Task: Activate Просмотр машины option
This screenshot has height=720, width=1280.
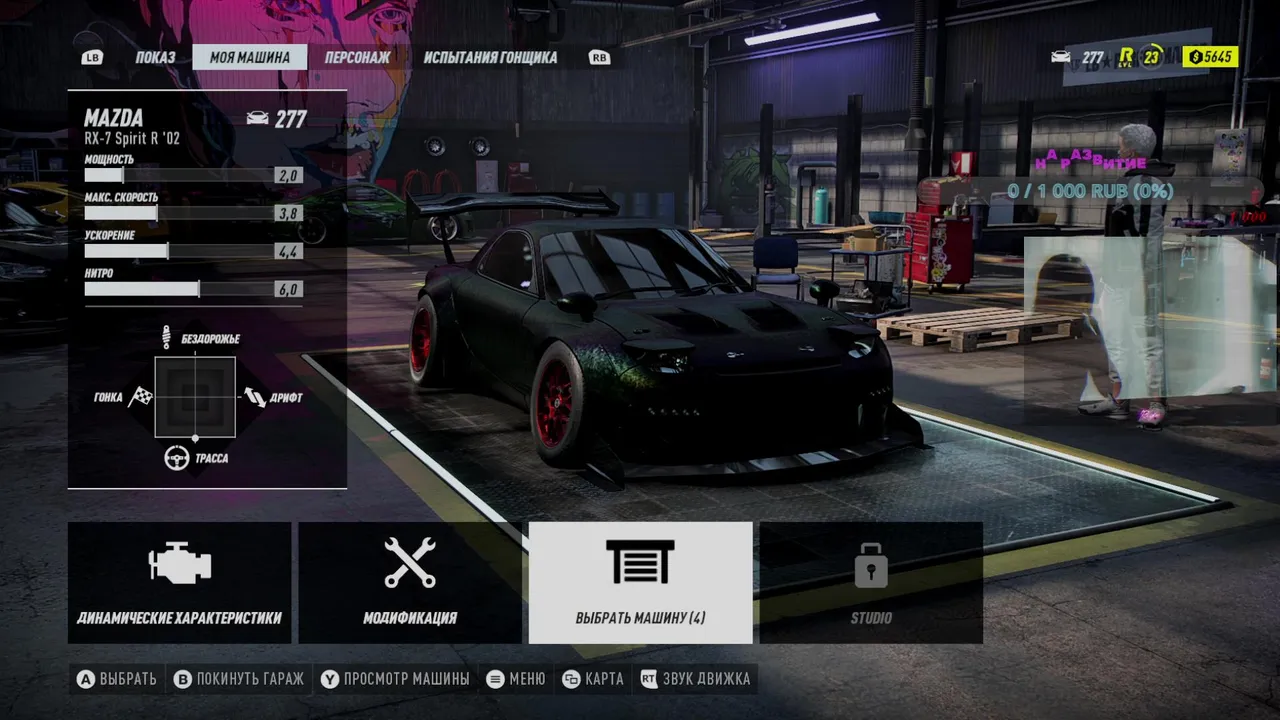Action: tap(395, 679)
